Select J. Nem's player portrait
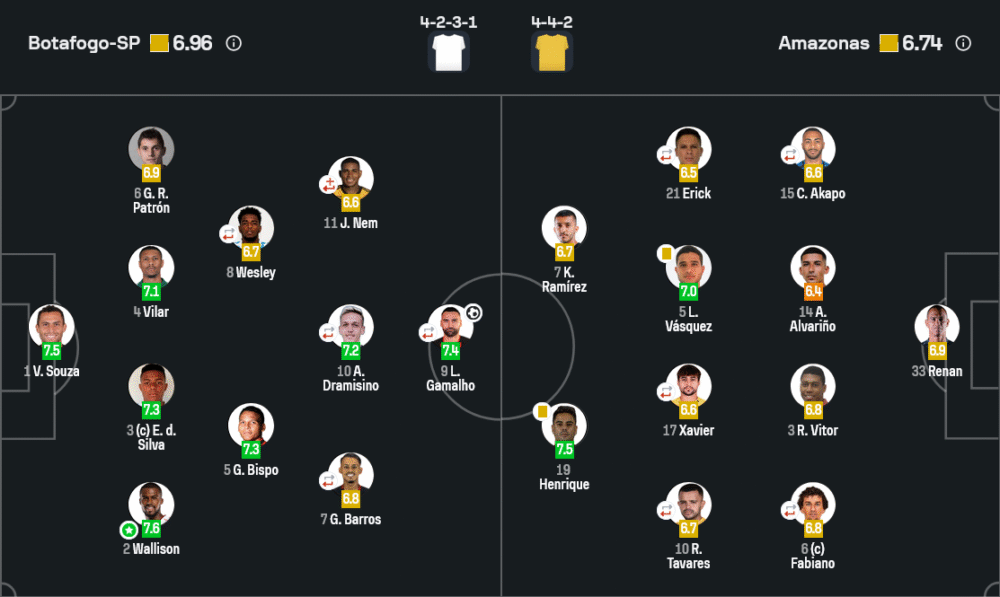Viewport: 1000px width, 597px height. pos(351,179)
